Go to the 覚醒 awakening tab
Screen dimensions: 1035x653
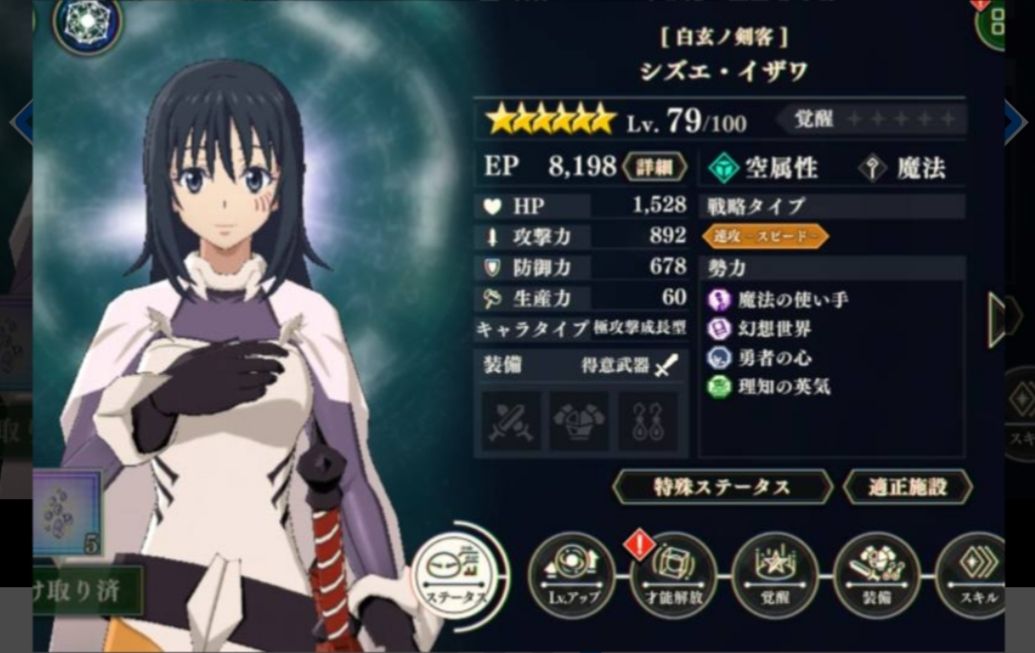774,577
